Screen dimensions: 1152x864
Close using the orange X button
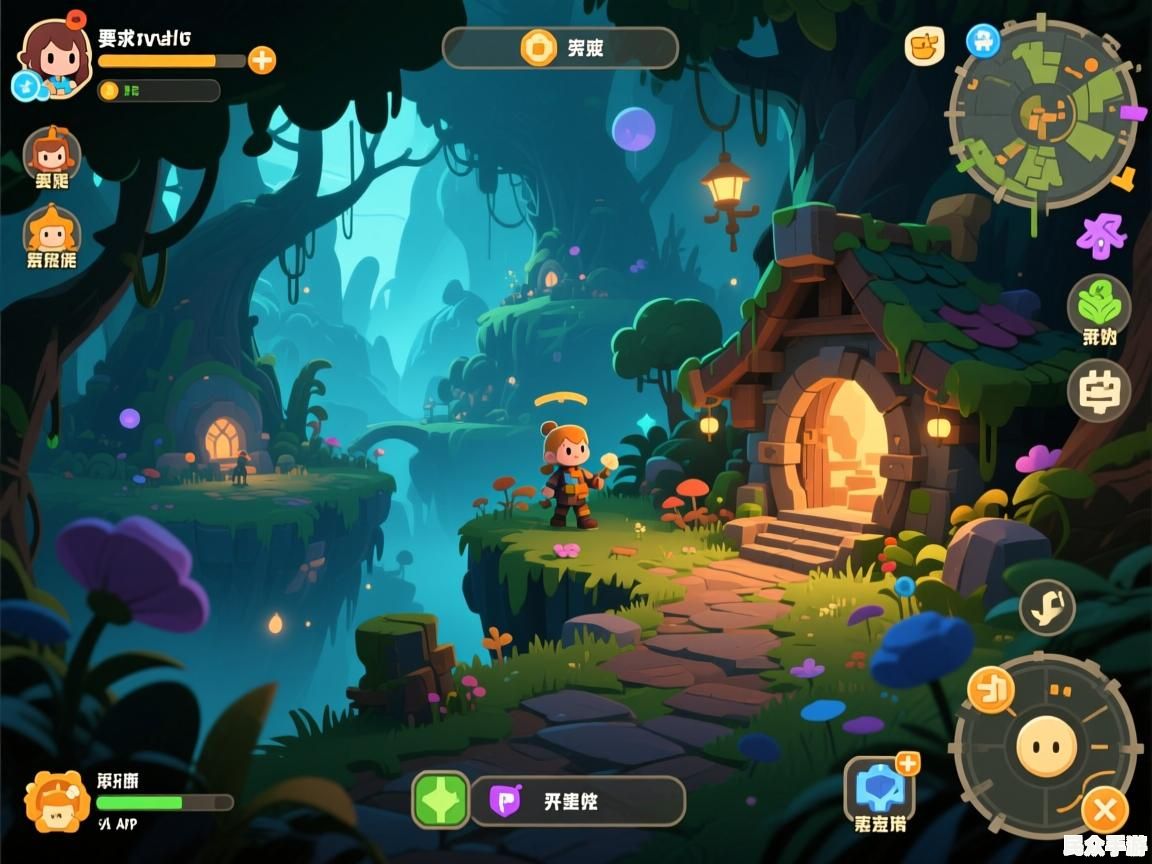click(x=1105, y=809)
